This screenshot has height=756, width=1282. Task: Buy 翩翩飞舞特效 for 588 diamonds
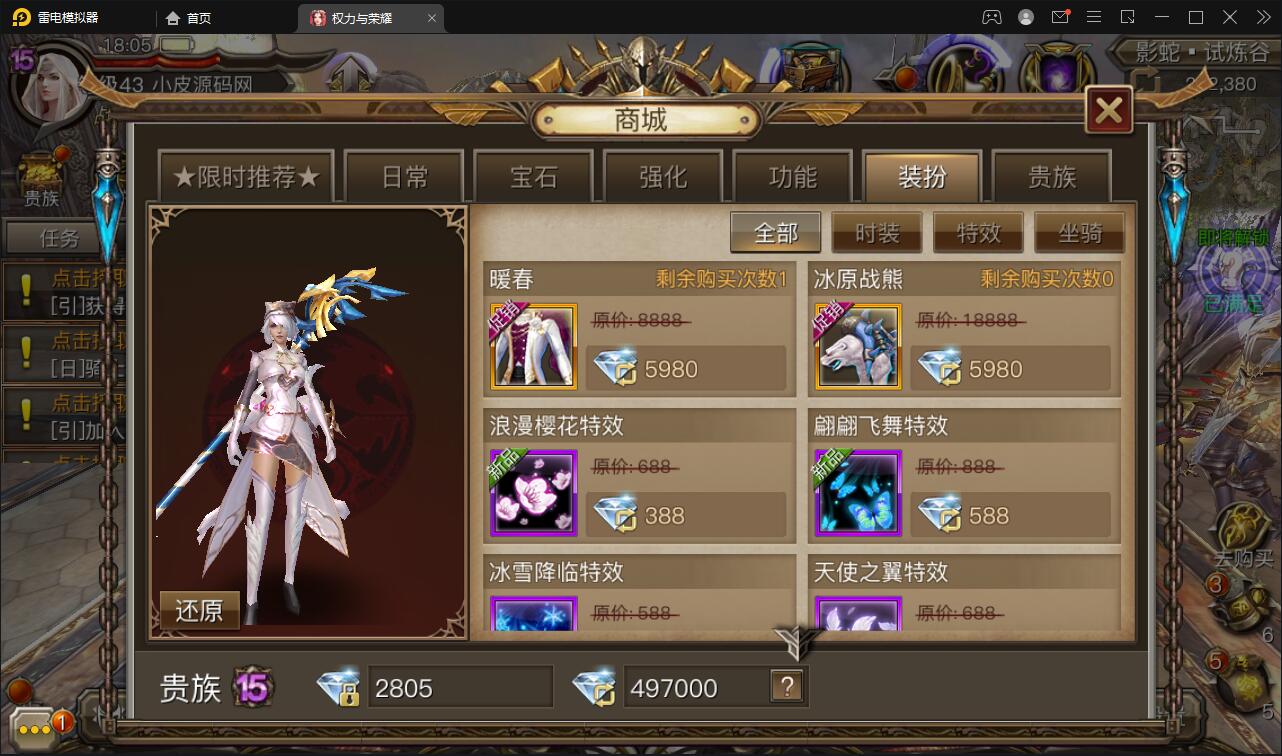(x=1013, y=515)
